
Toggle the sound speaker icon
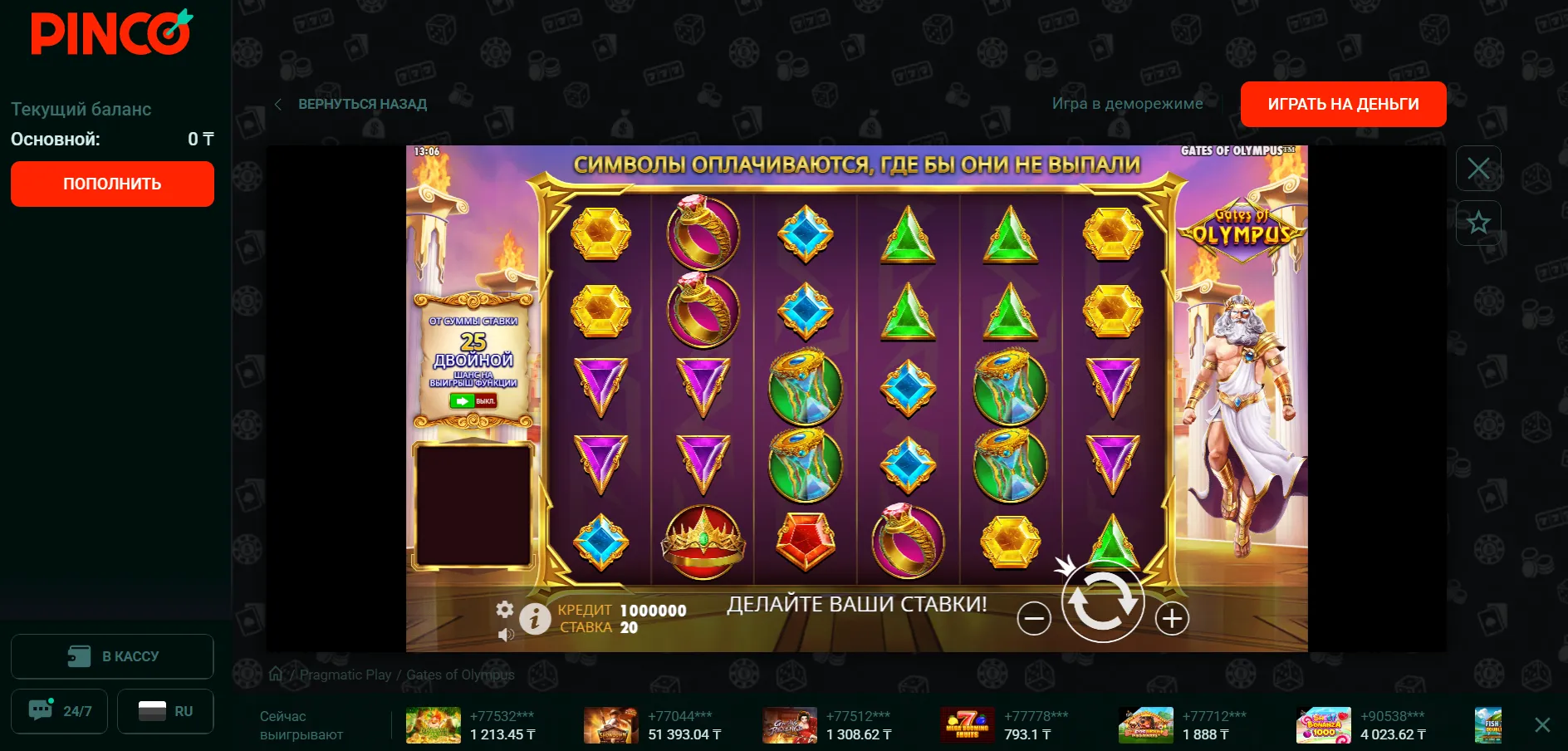(505, 635)
